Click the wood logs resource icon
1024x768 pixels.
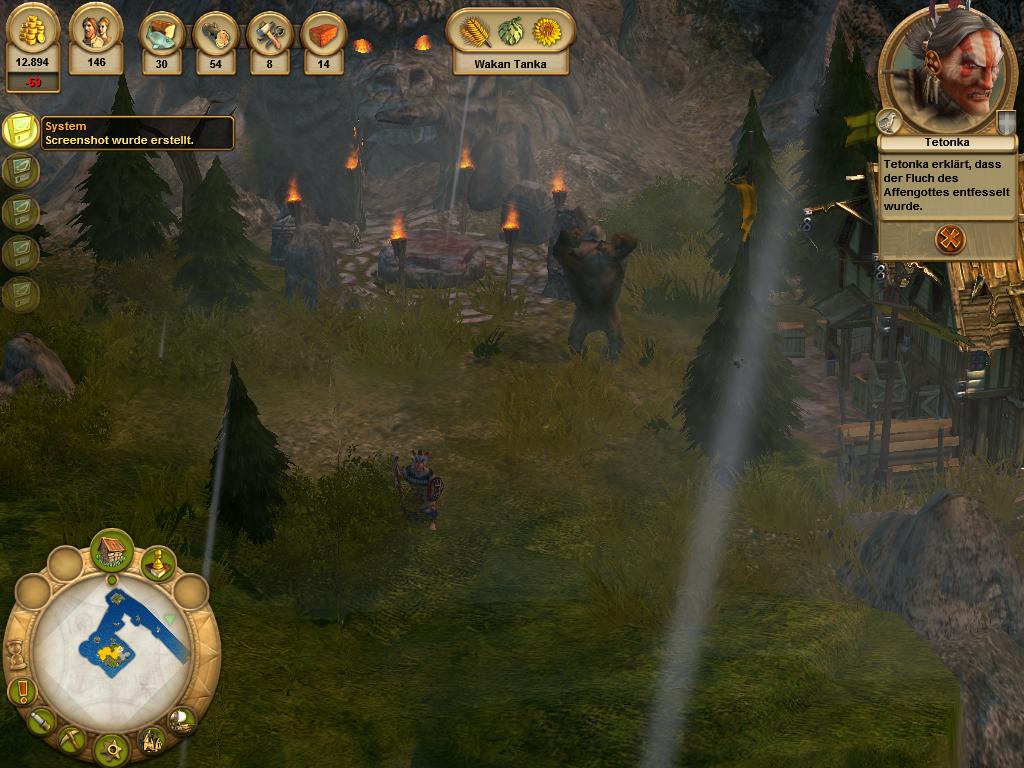[x=215, y=35]
